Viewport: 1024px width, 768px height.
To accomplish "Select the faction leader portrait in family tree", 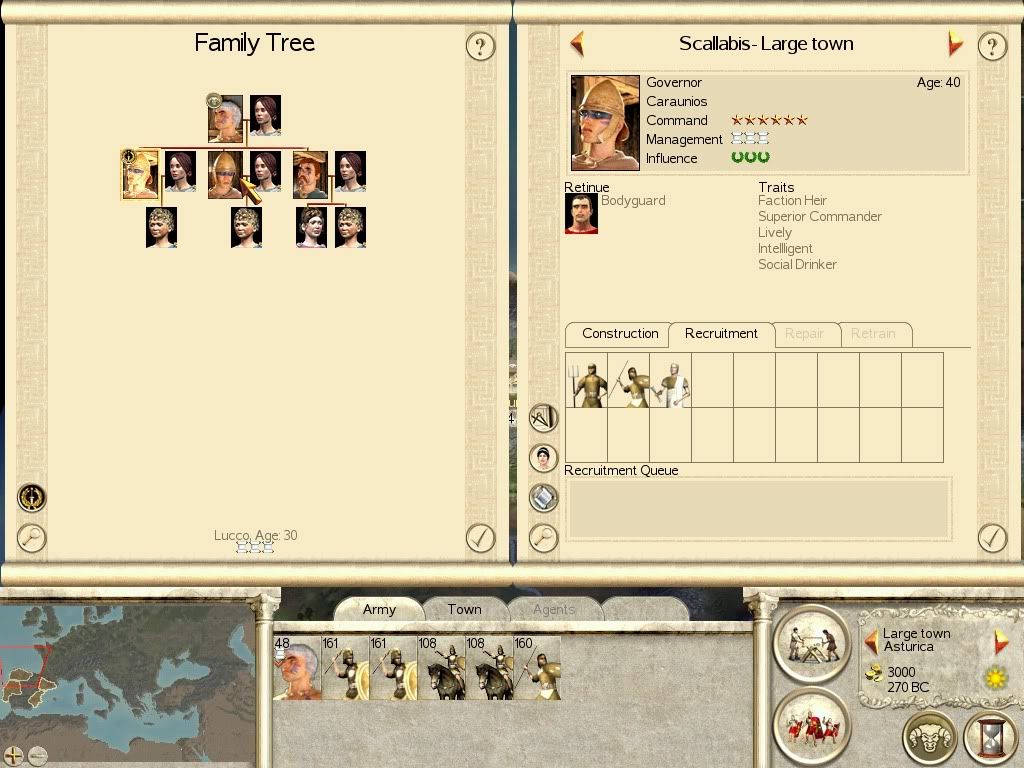I will tap(226, 119).
